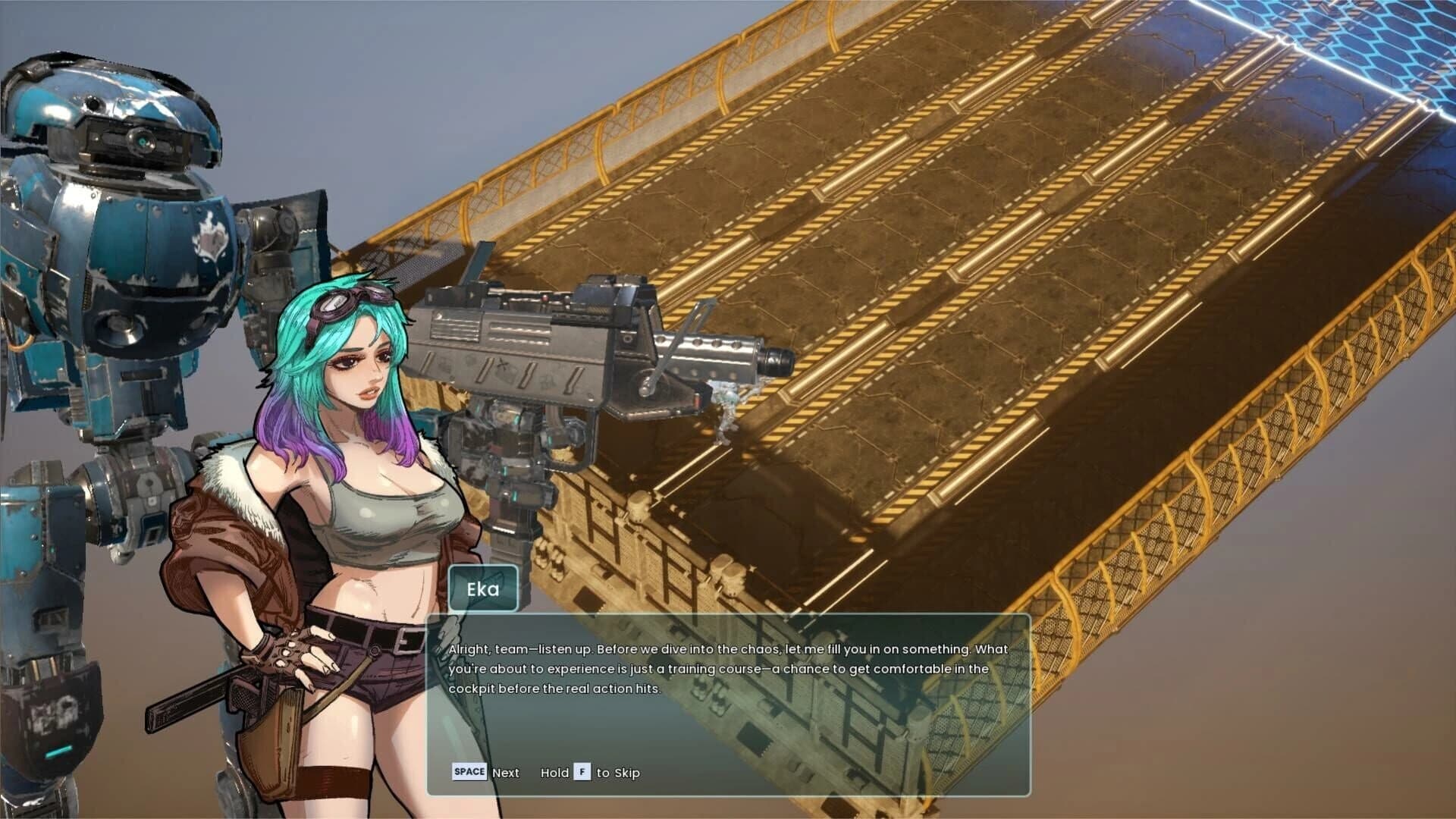The height and width of the screenshot is (819, 1456).
Task: Click Next to advance the dialogue
Action: [x=505, y=772]
